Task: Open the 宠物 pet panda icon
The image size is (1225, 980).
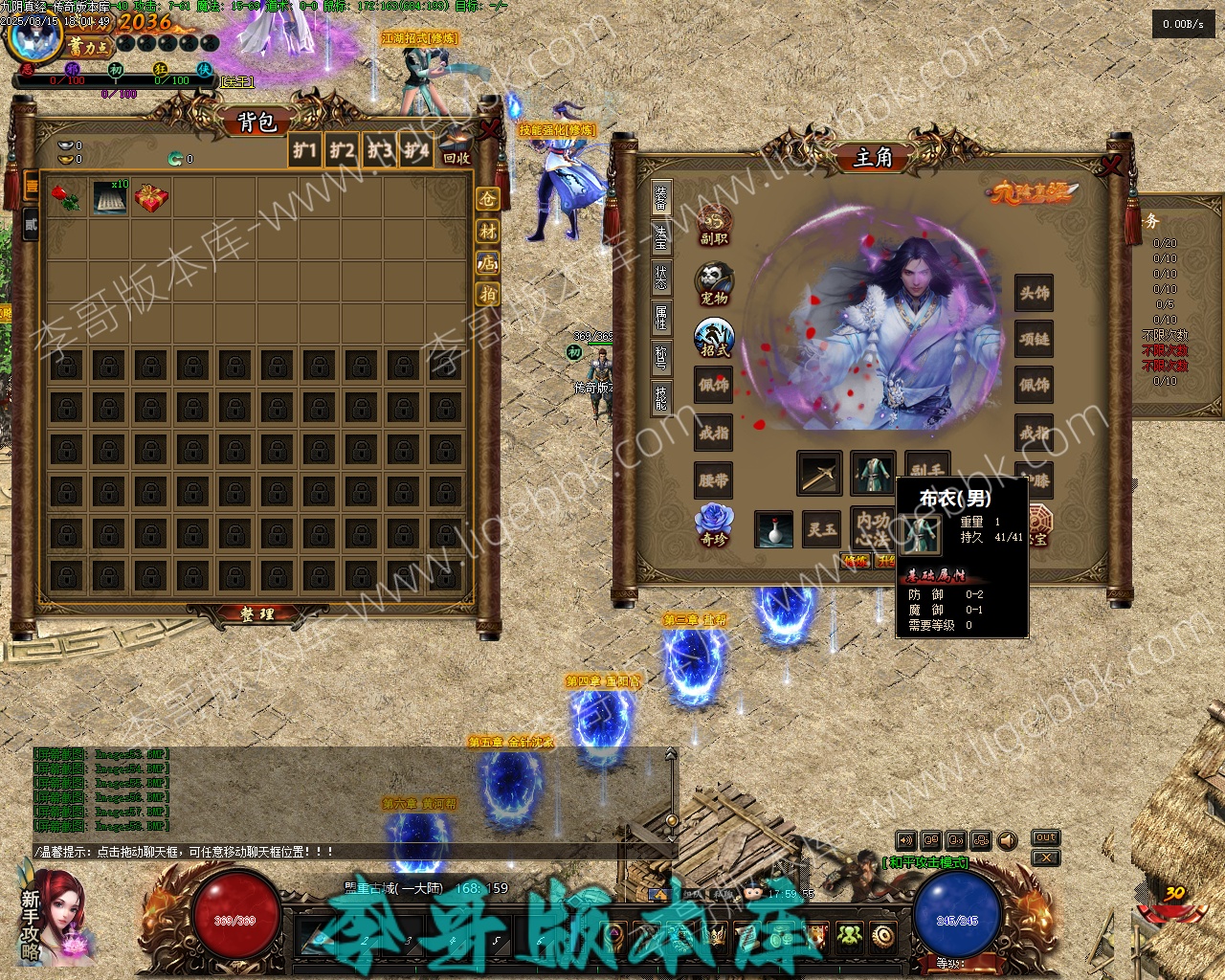Action: click(714, 285)
